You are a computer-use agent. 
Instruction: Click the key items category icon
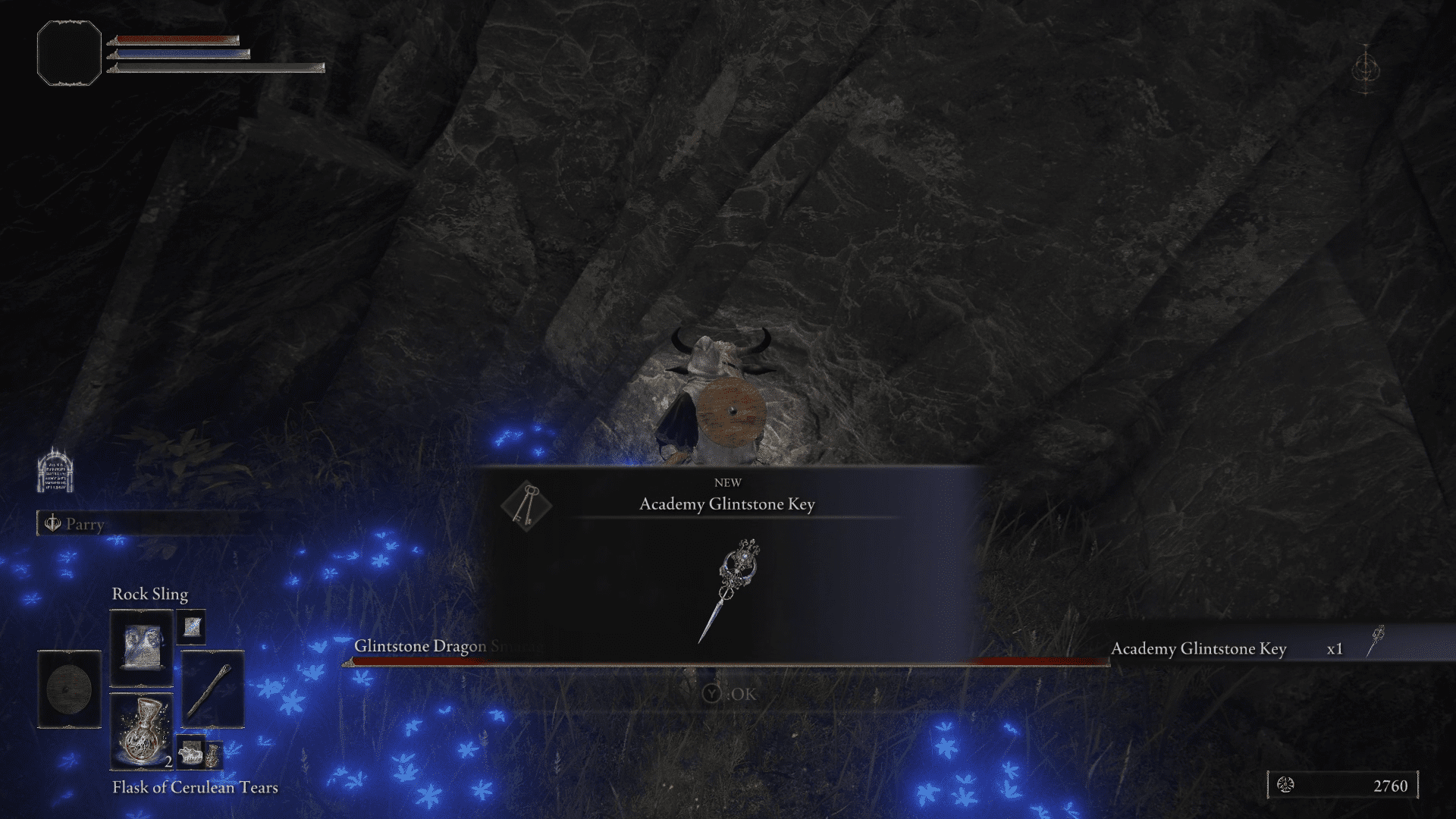pyautogui.click(x=526, y=505)
